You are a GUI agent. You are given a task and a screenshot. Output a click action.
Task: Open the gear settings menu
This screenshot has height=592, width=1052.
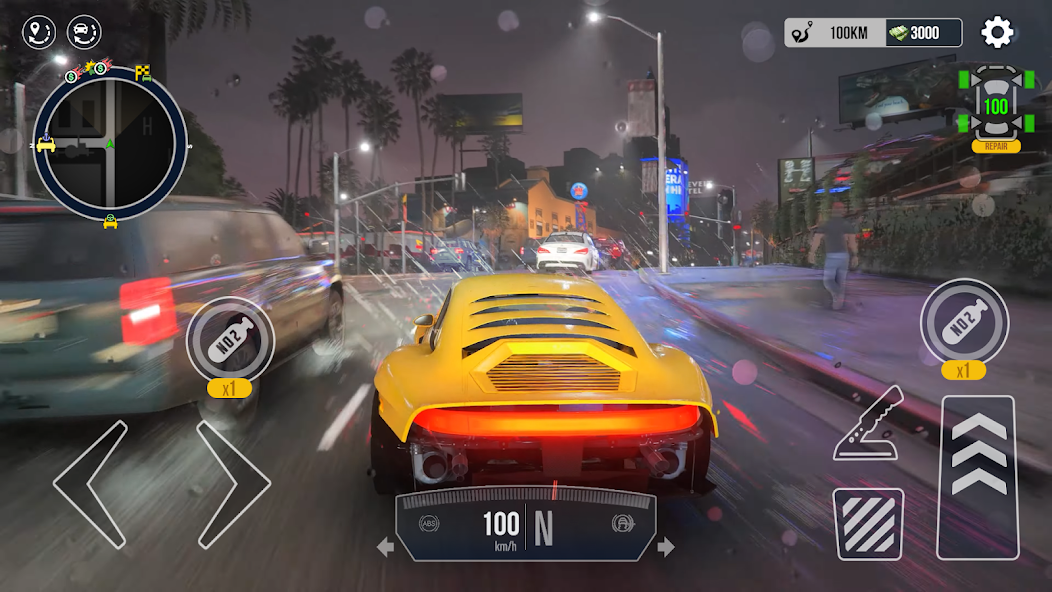pyautogui.click(x=997, y=33)
